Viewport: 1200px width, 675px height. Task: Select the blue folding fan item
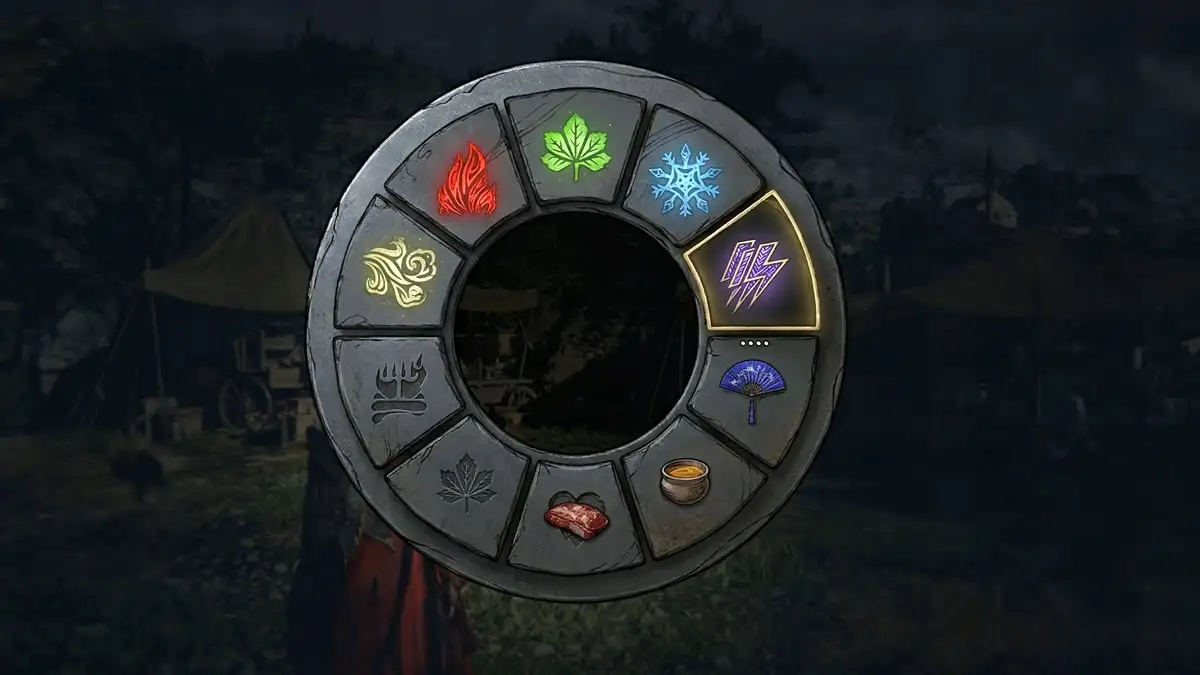click(752, 389)
